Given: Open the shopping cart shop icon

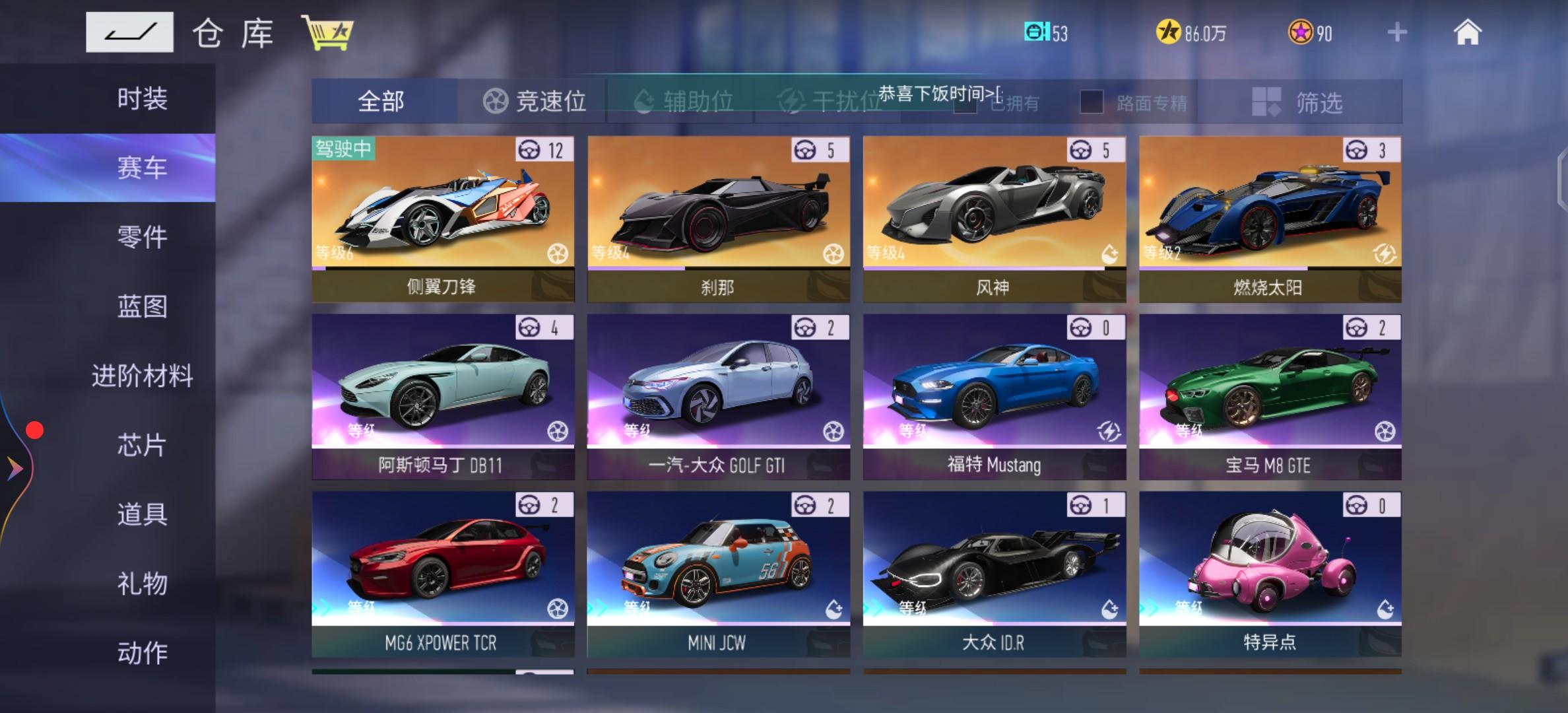Looking at the screenshot, I should click(328, 31).
